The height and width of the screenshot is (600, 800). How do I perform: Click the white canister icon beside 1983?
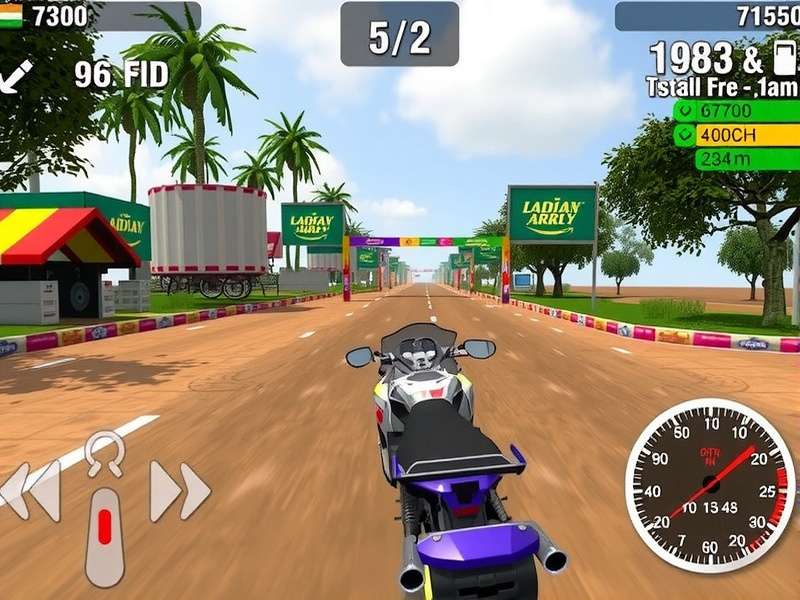(x=784, y=58)
